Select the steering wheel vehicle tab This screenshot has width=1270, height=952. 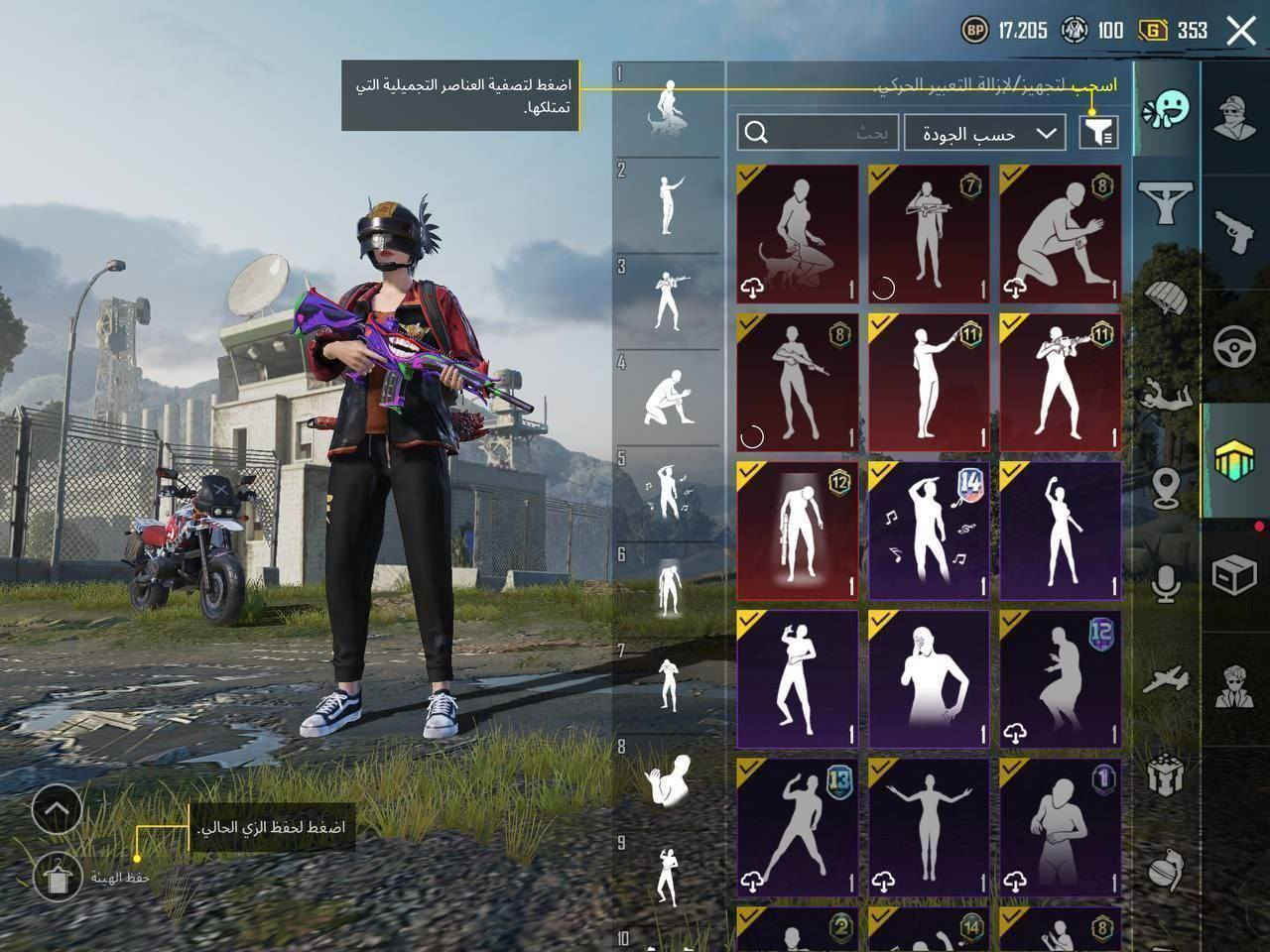(1234, 346)
